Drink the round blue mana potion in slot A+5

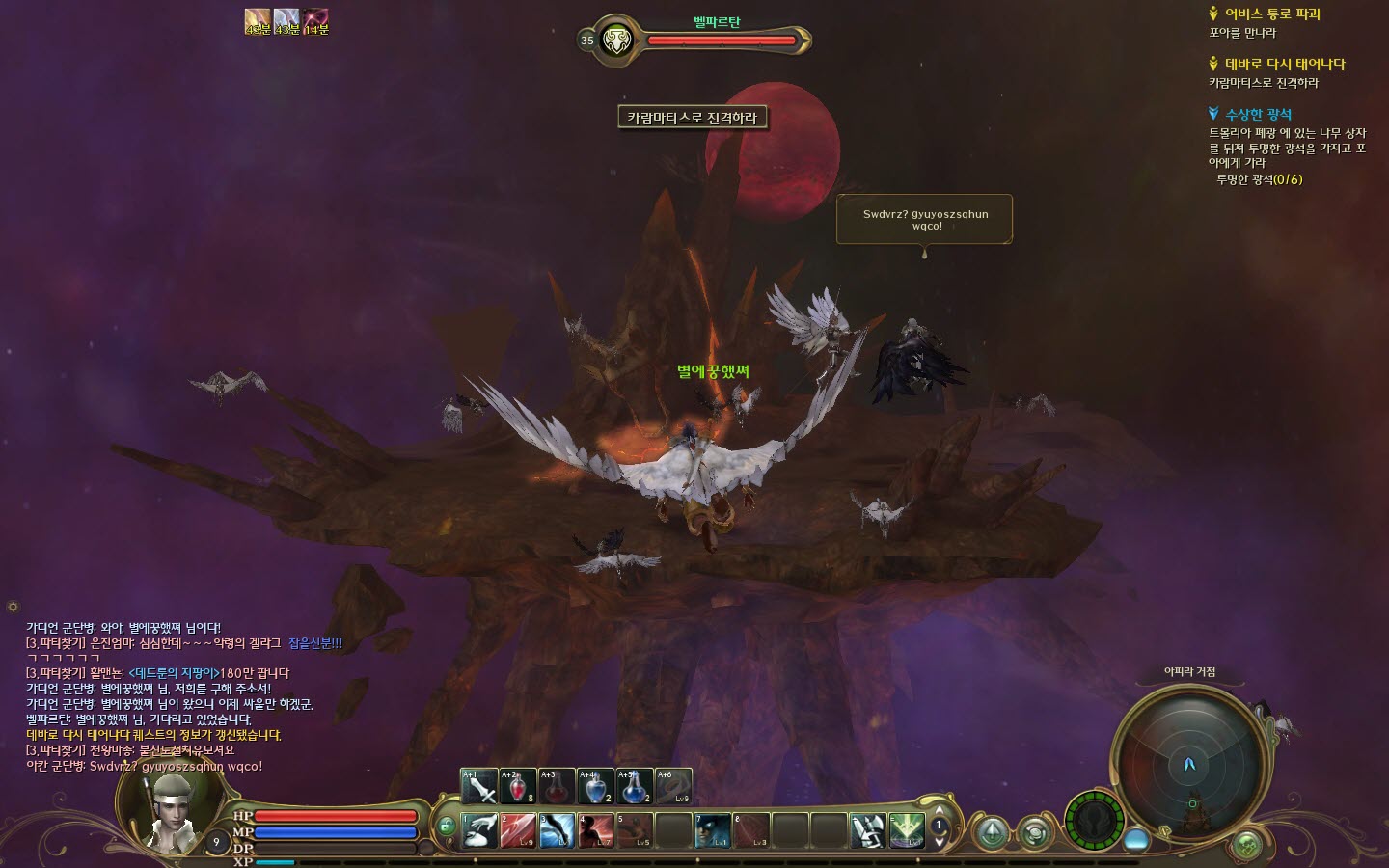[x=634, y=787]
